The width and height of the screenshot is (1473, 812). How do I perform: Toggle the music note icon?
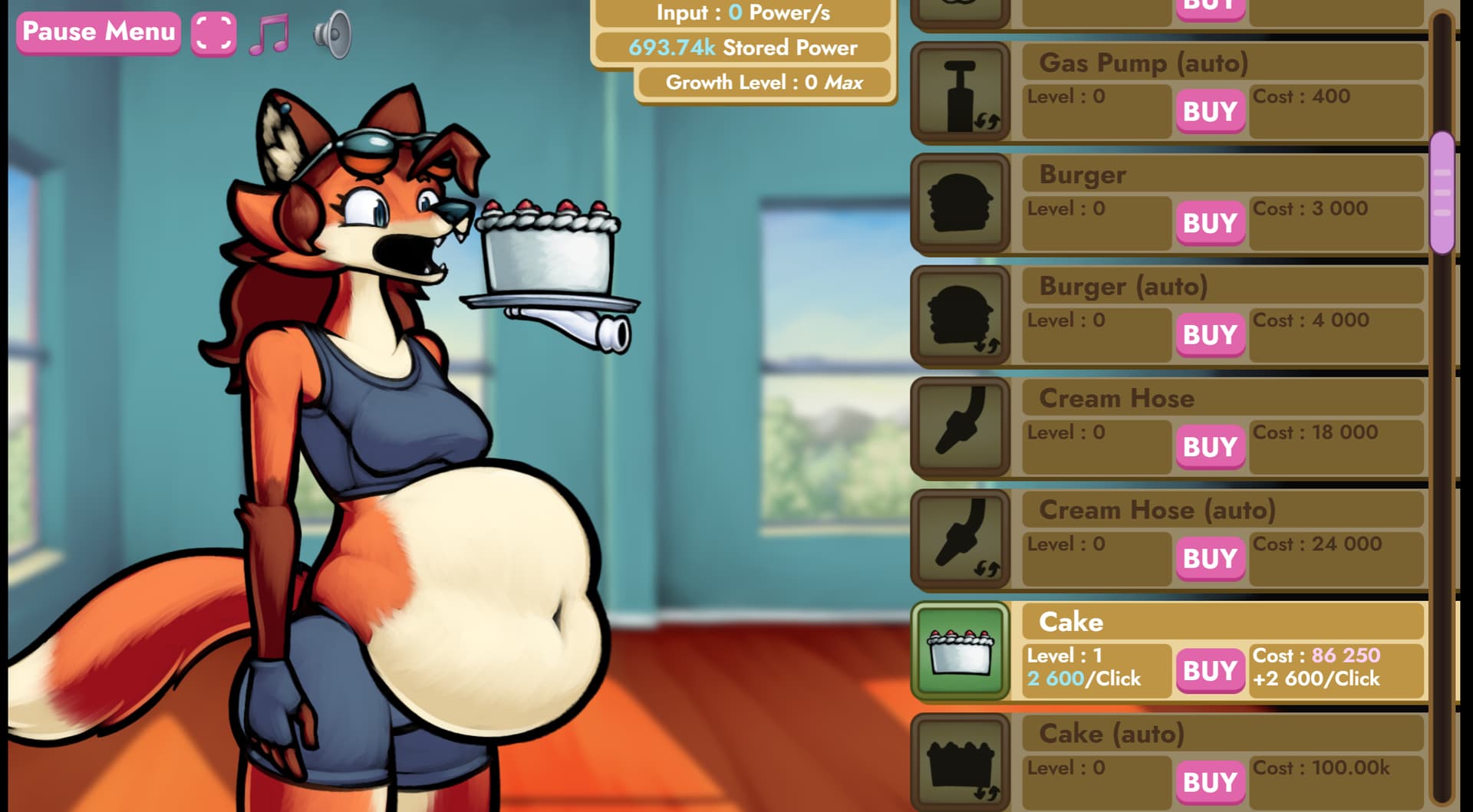click(x=270, y=35)
